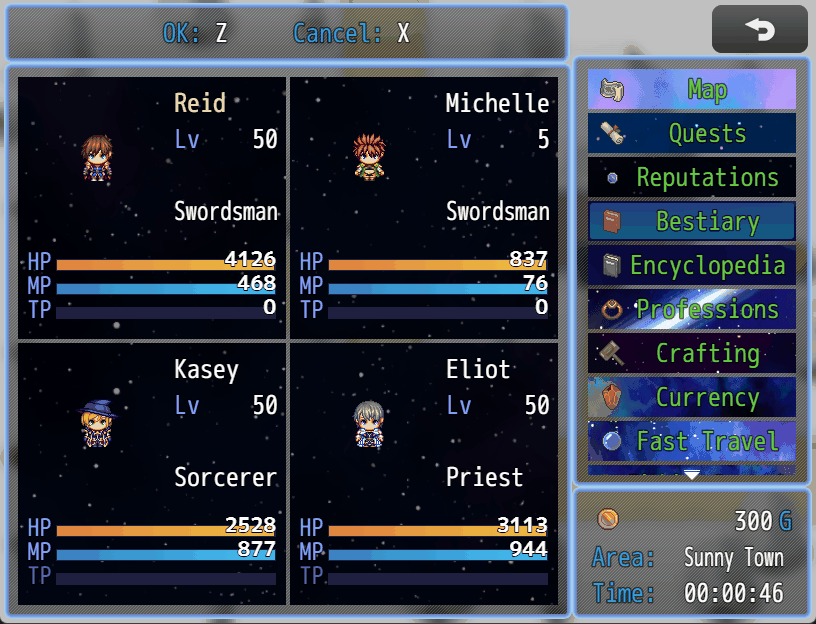Click the menu's scroll-down arrow

[692, 475]
